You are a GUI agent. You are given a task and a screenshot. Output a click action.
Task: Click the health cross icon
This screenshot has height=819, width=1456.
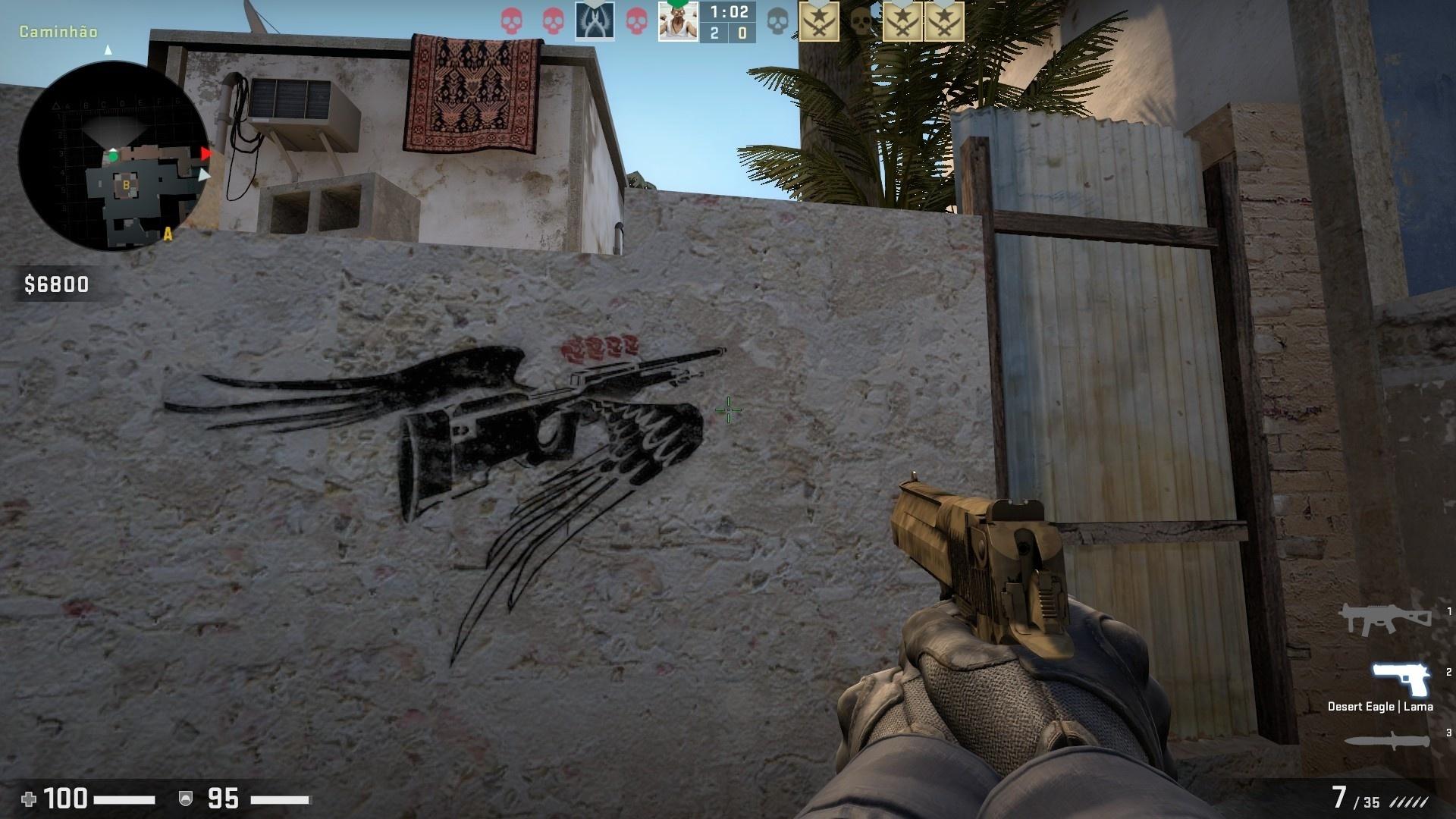click(x=30, y=800)
